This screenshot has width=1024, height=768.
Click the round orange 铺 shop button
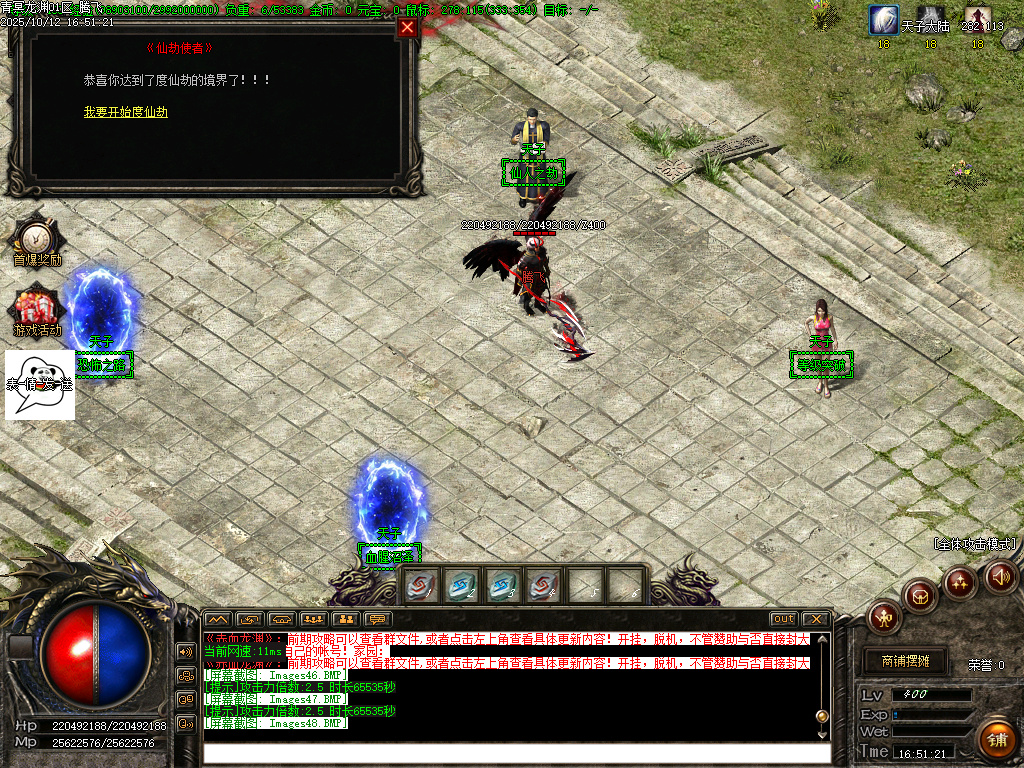point(996,739)
